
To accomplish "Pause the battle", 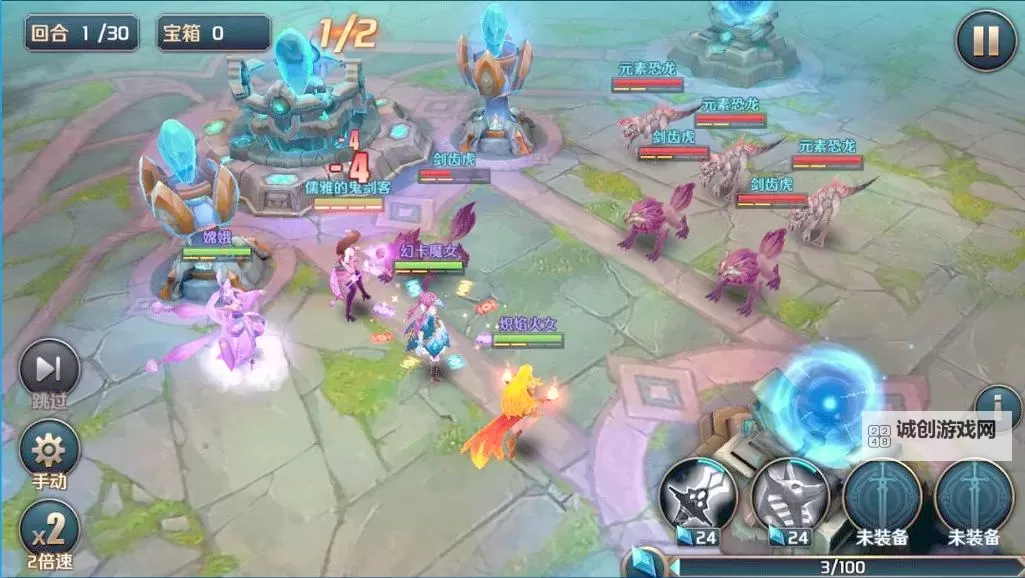I will click(x=985, y=42).
